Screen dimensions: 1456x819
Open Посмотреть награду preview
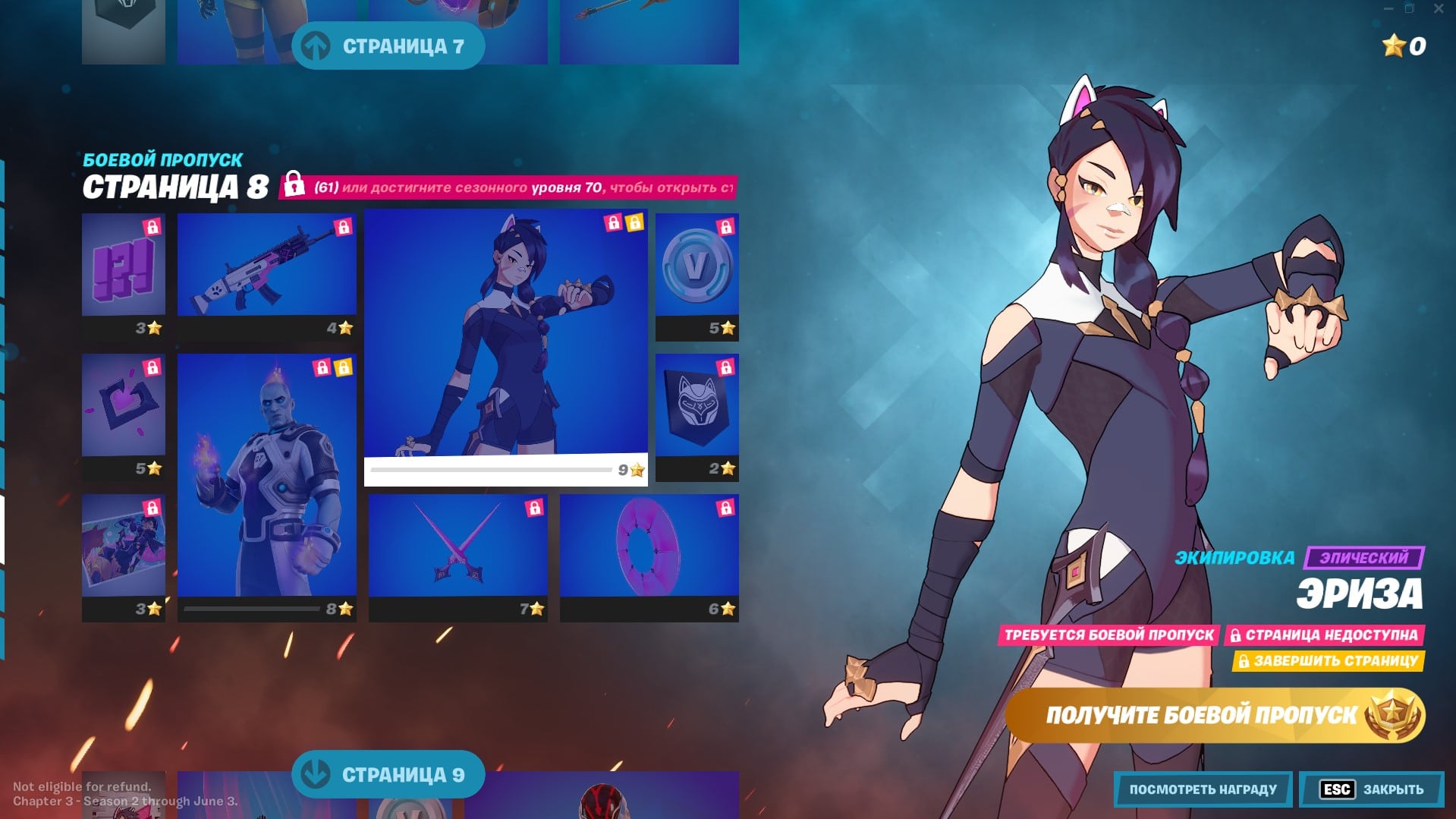[x=1203, y=789]
